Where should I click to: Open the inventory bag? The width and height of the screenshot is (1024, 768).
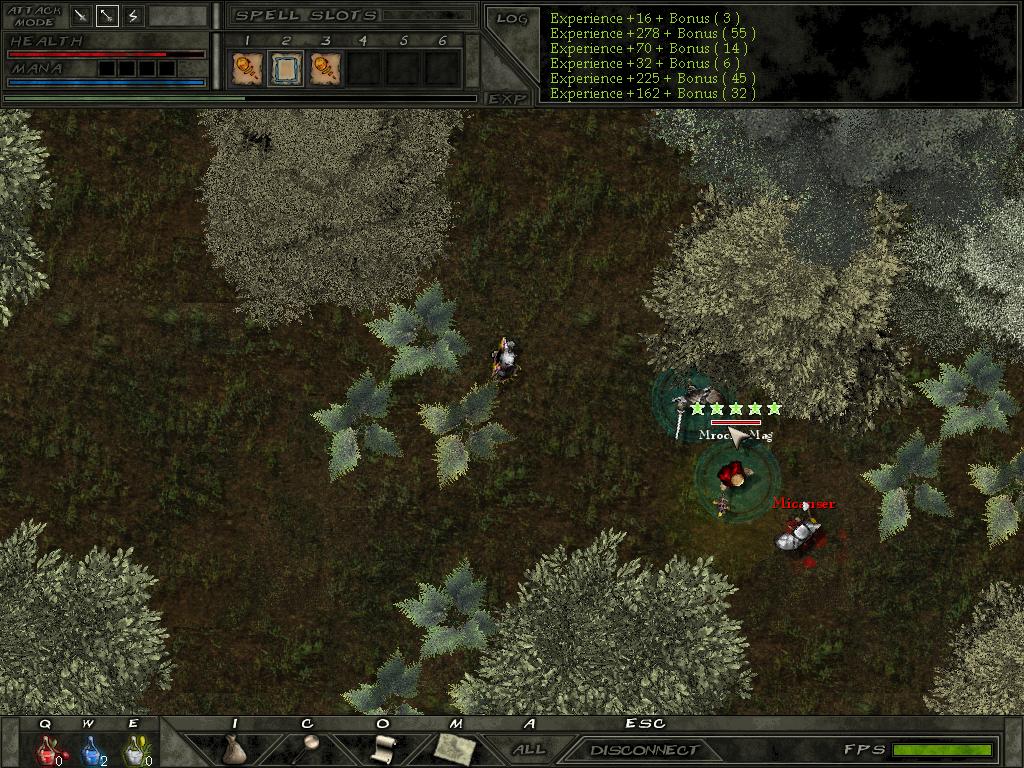(235, 749)
